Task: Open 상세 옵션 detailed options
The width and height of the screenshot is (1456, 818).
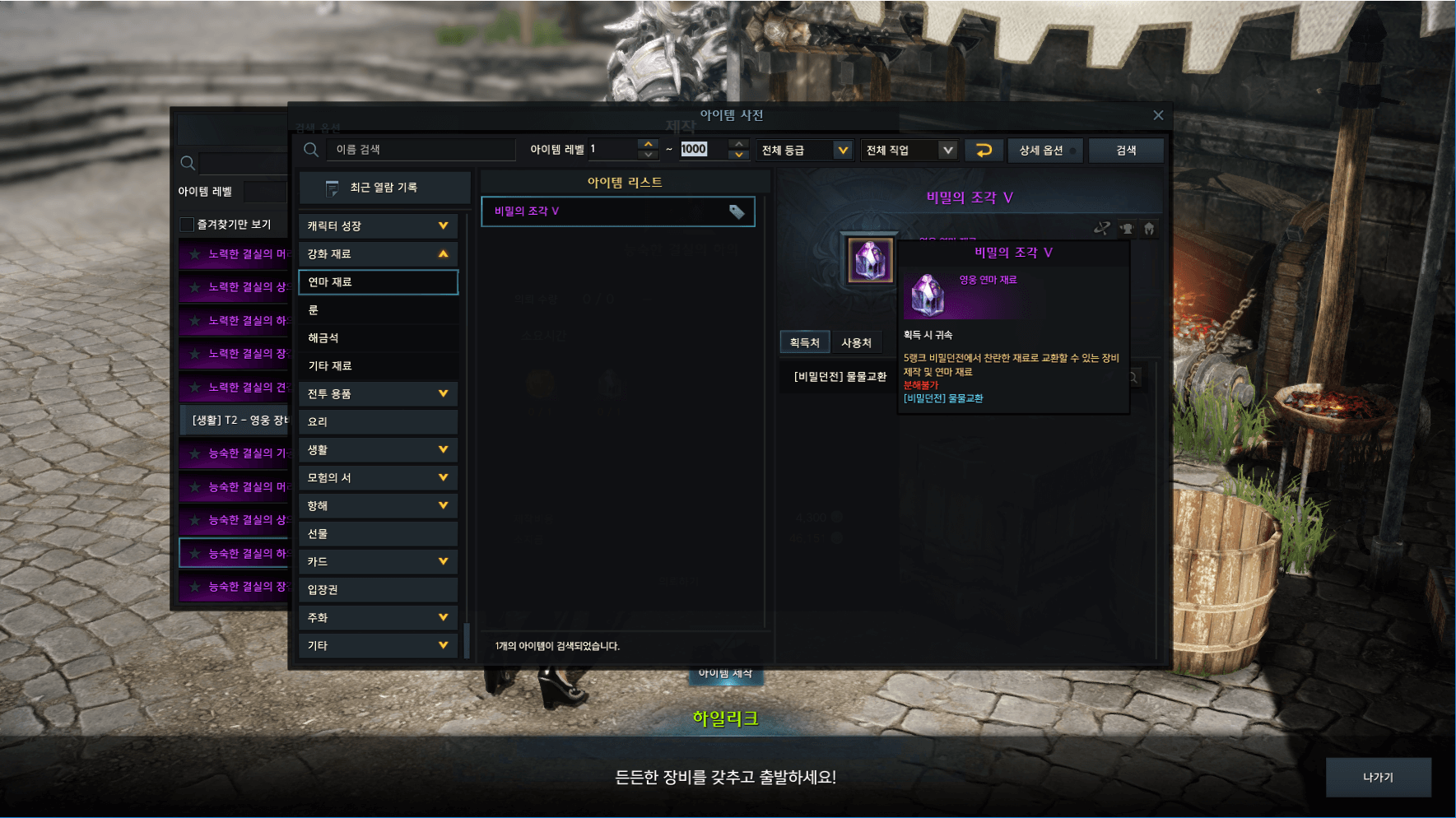Action: [x=1044, y=150]
